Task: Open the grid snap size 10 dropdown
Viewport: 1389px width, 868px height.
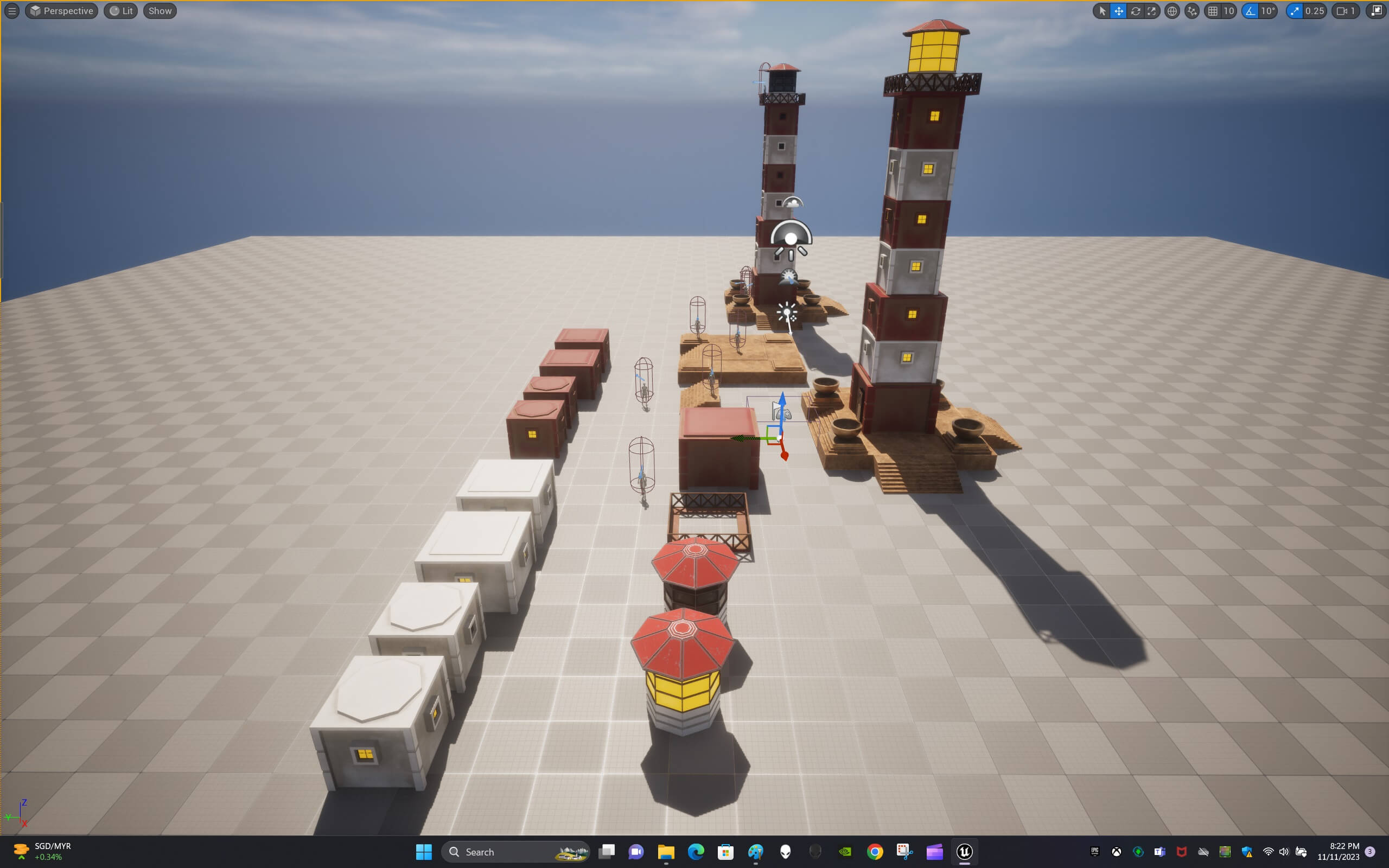Action: pos(1229,11)
